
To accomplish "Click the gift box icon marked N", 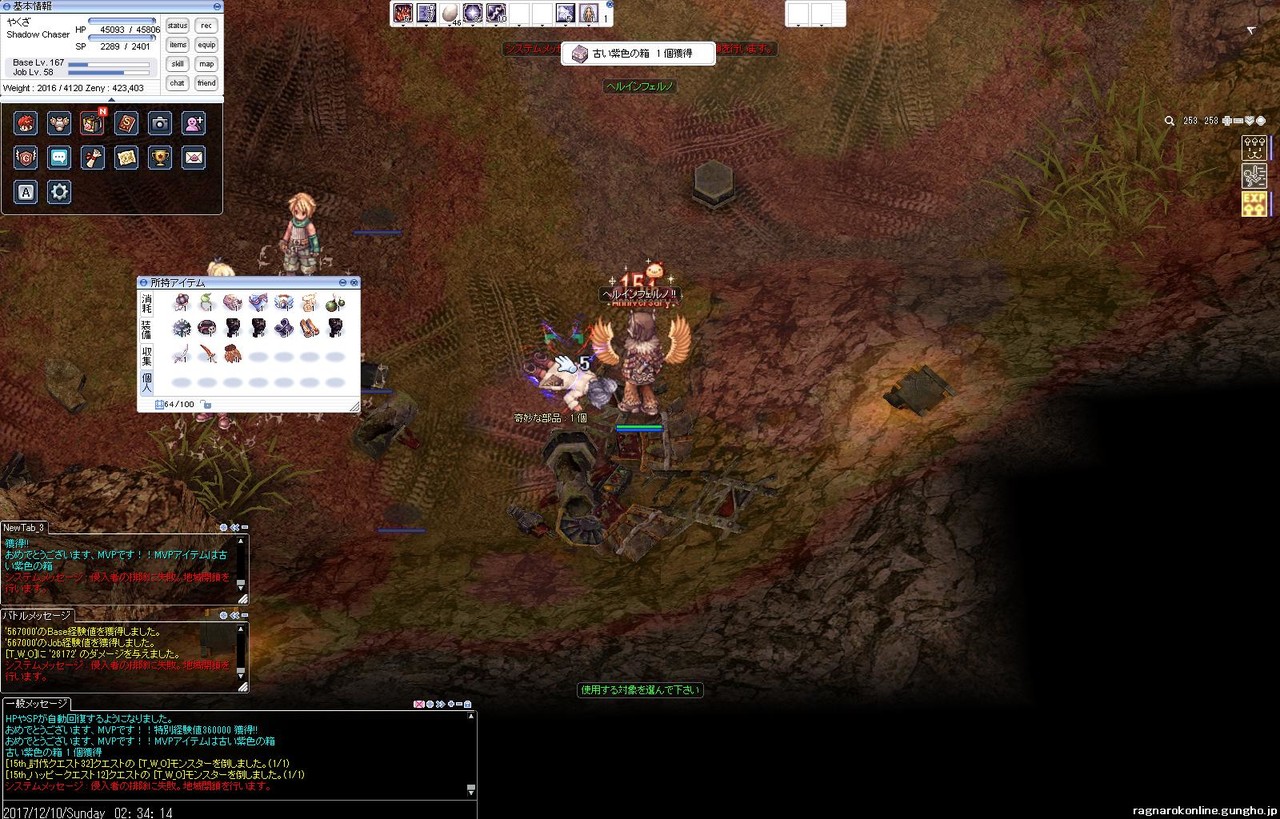I will (x=92, y=123).
